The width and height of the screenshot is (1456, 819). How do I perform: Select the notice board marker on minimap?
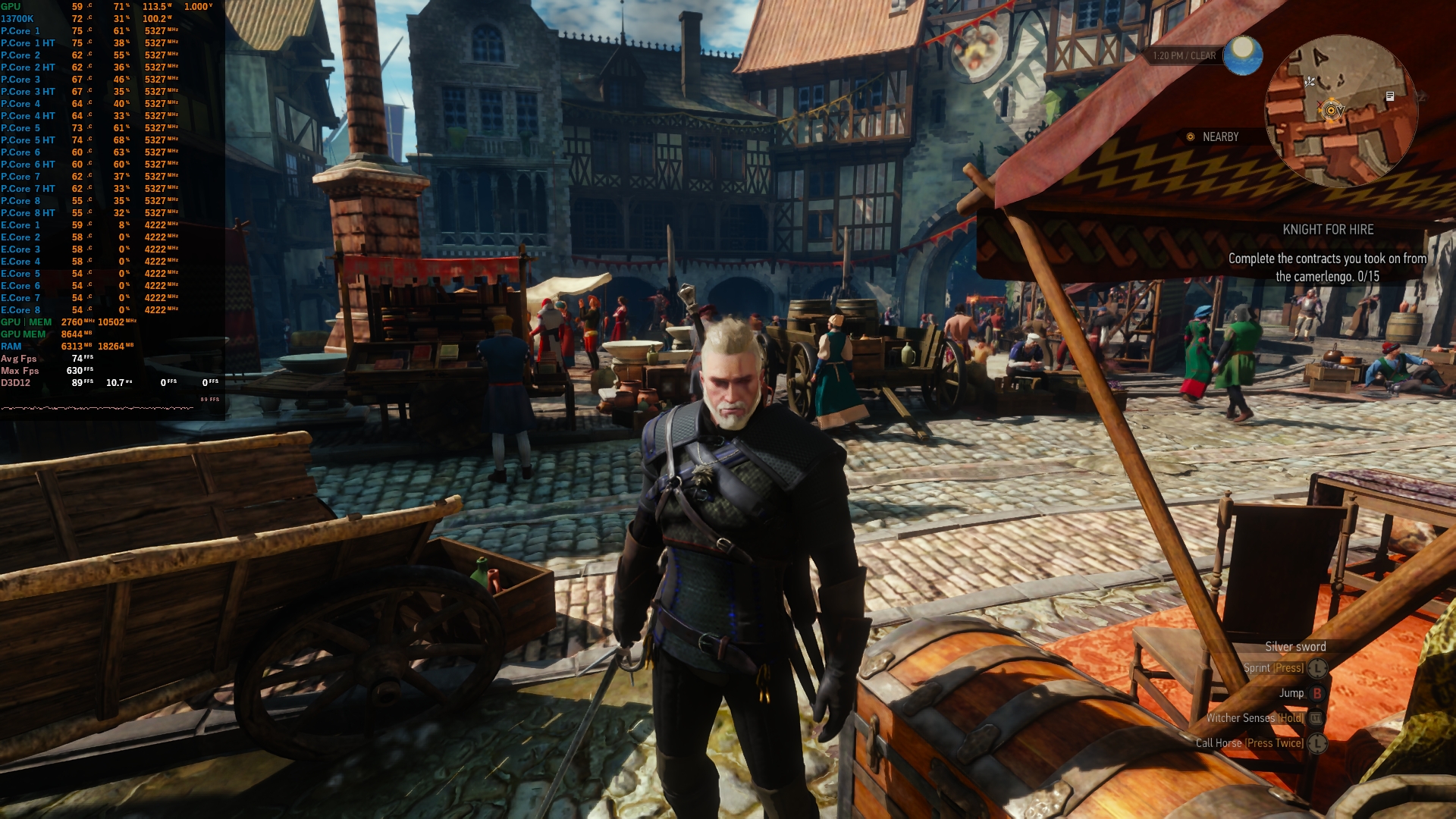point(1390,96)
